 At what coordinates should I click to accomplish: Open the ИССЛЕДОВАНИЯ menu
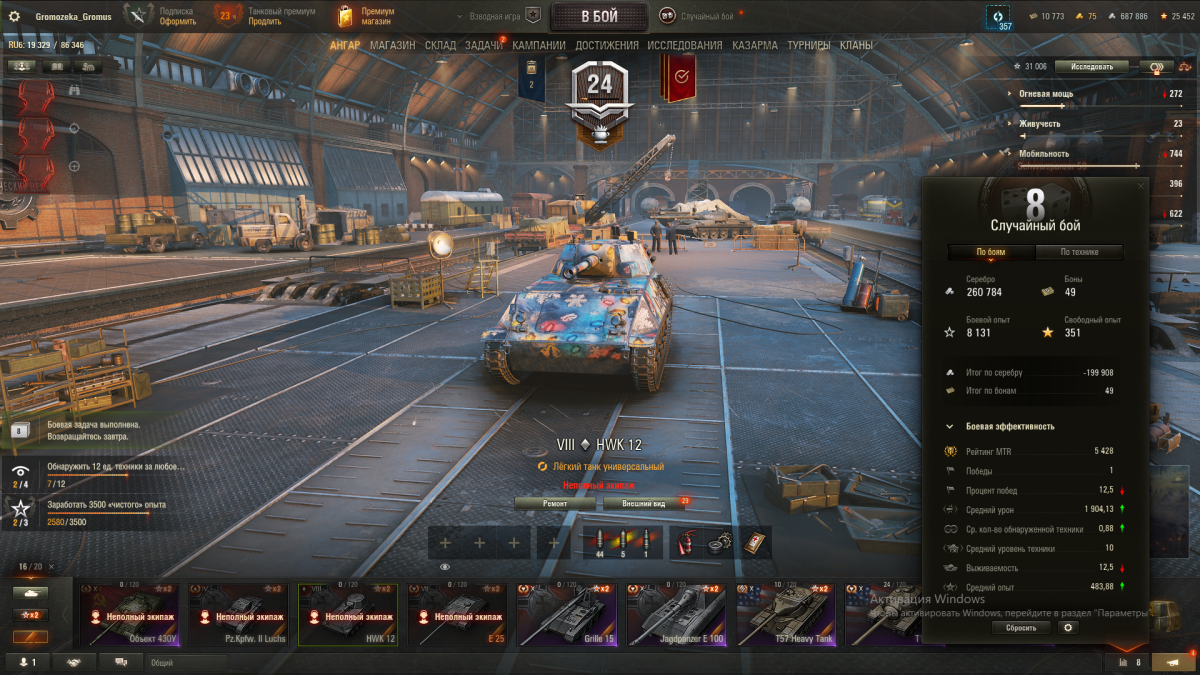click(684, 45)
